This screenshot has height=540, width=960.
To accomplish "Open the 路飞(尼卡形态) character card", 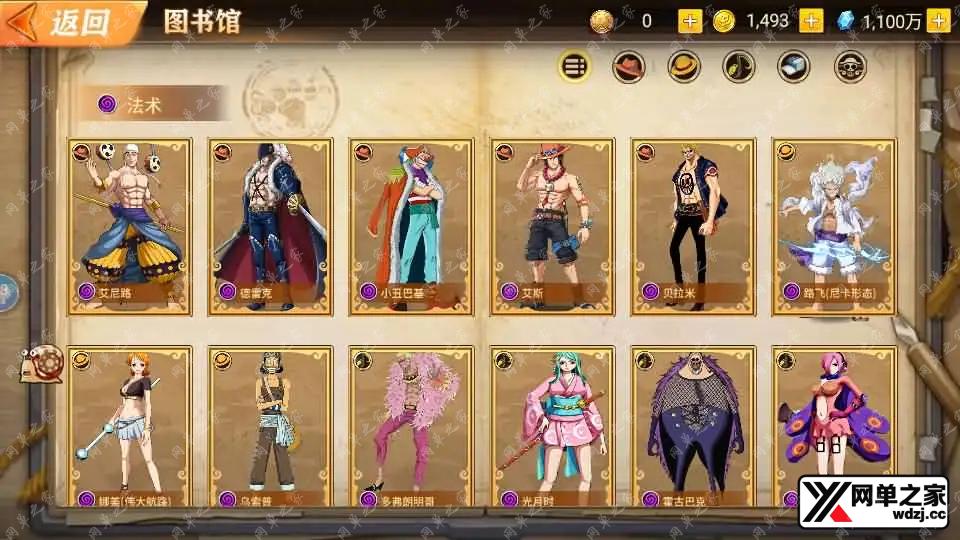I will click(x=834, y=225).
